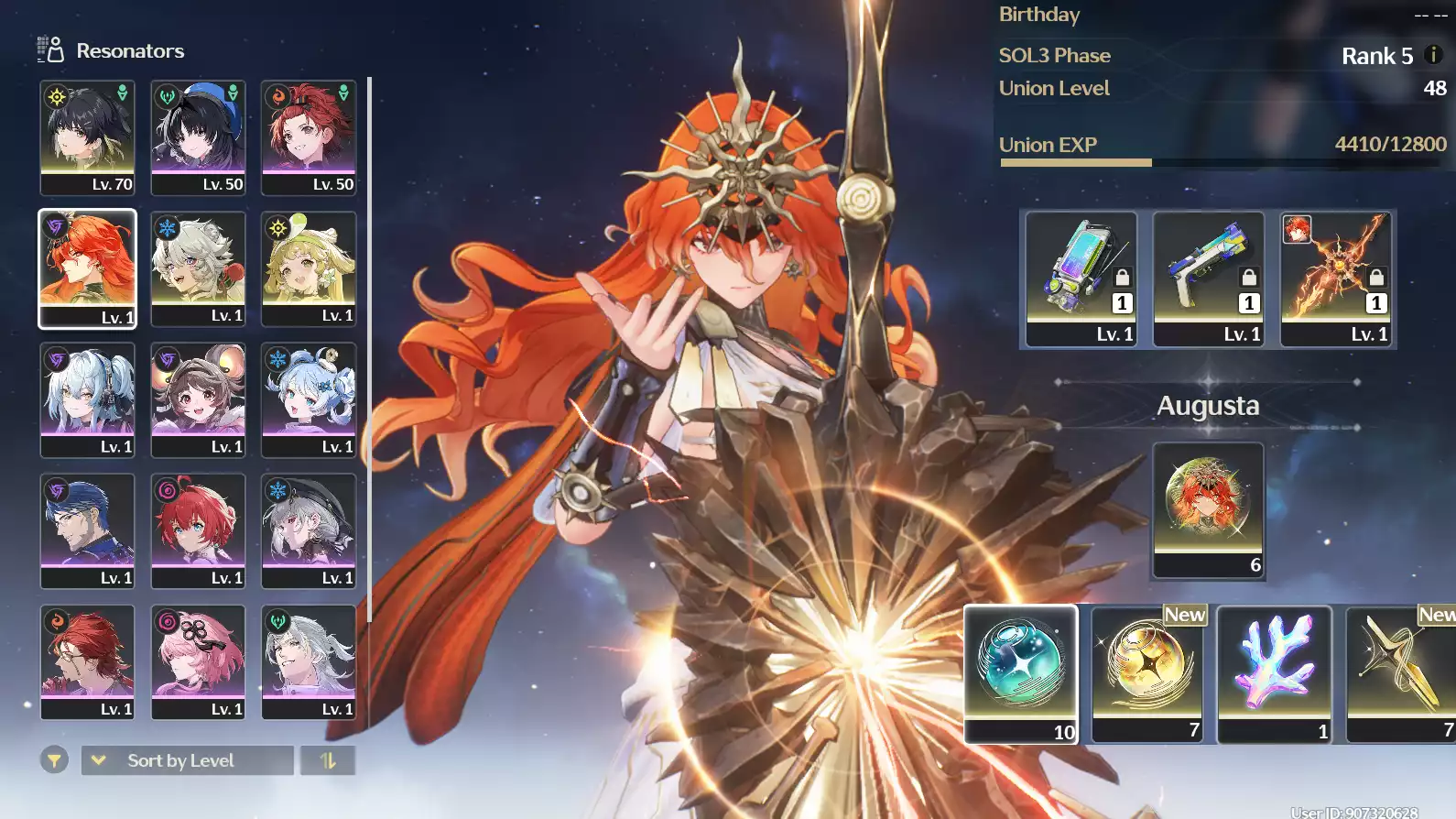Choose the blue-beret resonator at Lv. 50
The image size is (1456, 819).
(x=198, y=136)
